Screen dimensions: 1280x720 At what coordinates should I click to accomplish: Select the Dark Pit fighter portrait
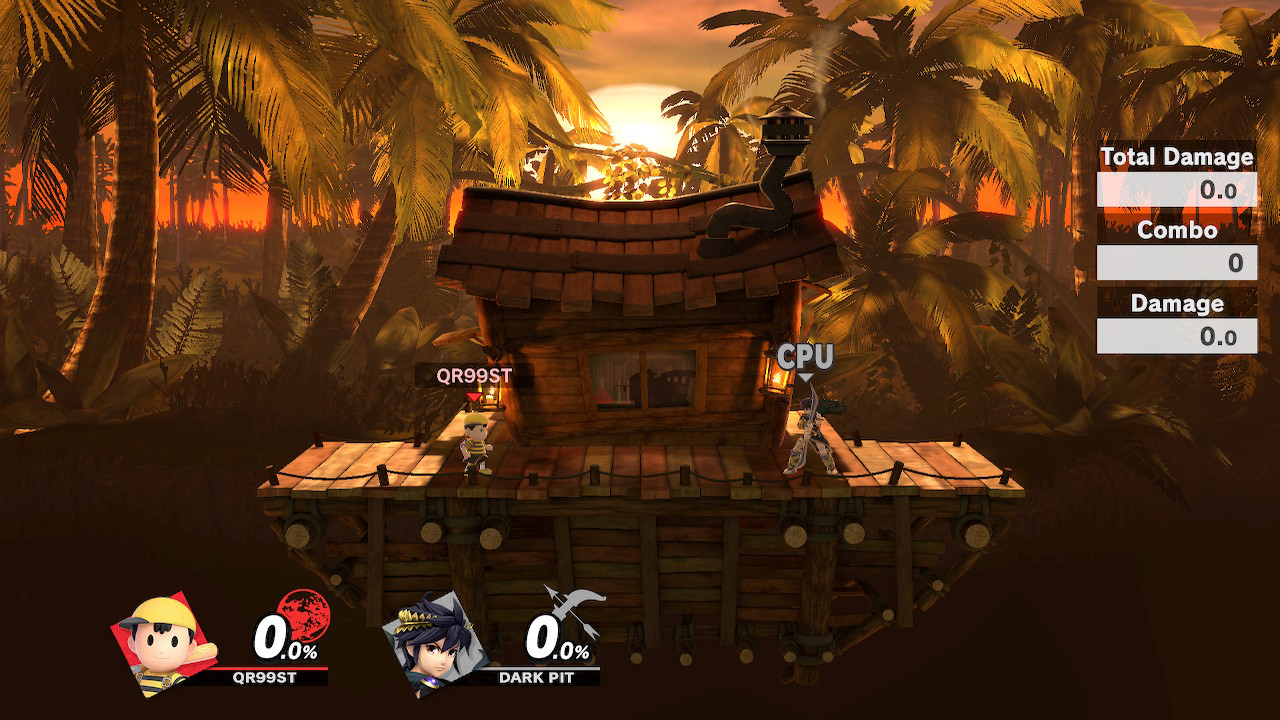click(436, 642)
